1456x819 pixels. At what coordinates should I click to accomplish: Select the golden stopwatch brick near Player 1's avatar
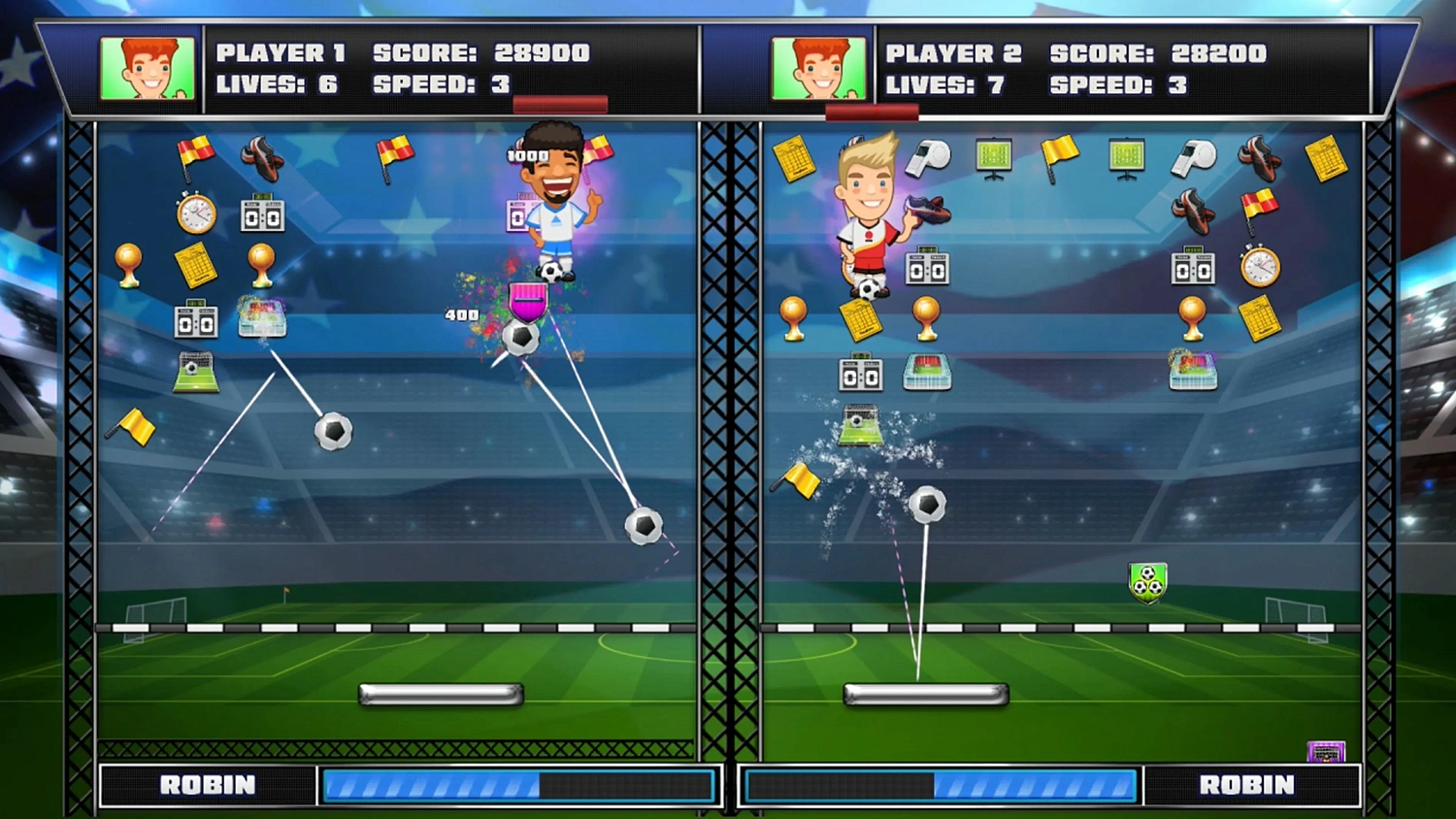point(197,213)
